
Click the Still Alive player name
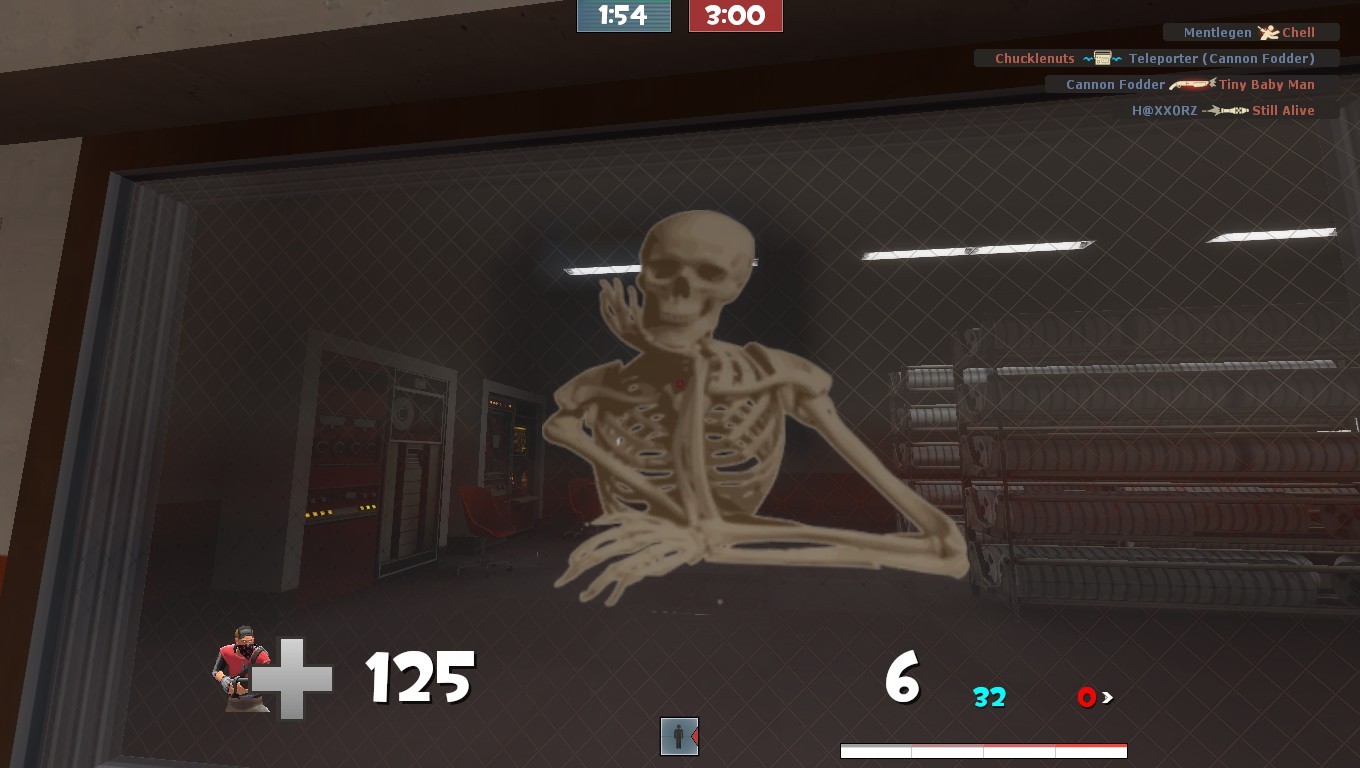[1283, 110]
